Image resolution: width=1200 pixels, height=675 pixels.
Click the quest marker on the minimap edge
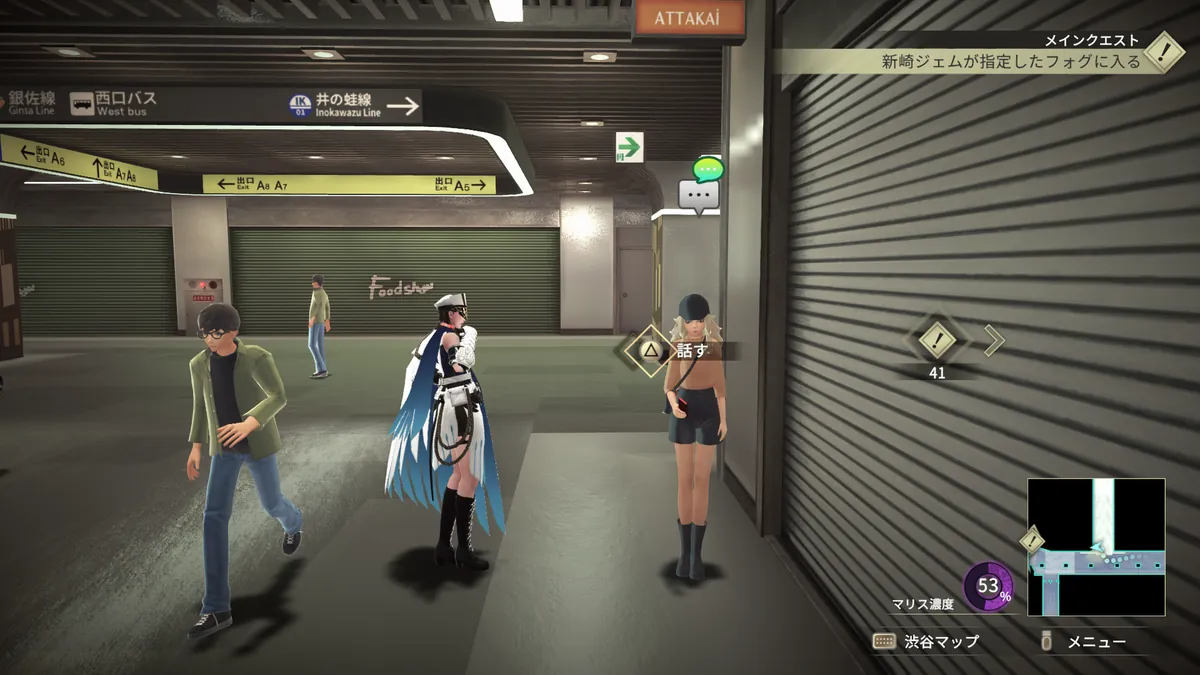(1032, 540)
